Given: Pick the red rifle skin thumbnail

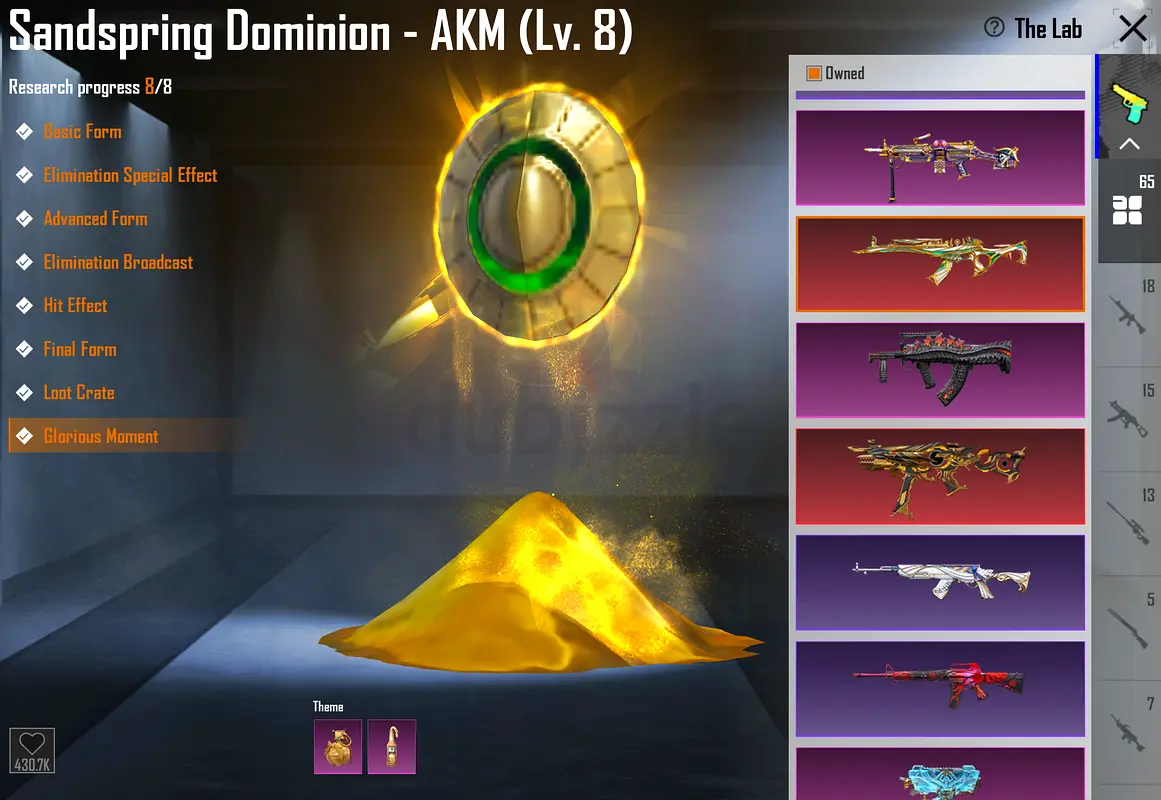Looking at the screenshot, I should [x=940, y=688].
